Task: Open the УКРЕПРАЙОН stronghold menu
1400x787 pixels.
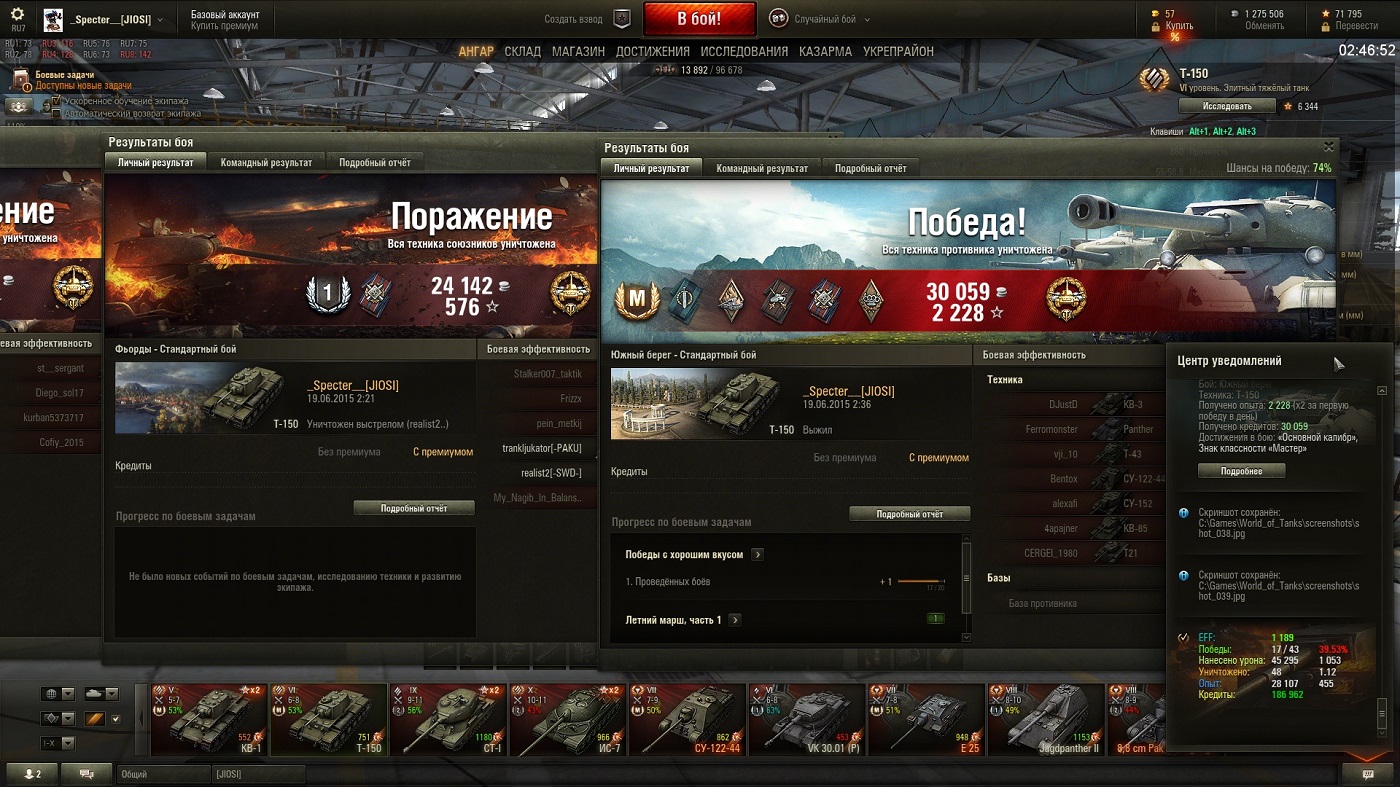Action: [x=898, y=51]
